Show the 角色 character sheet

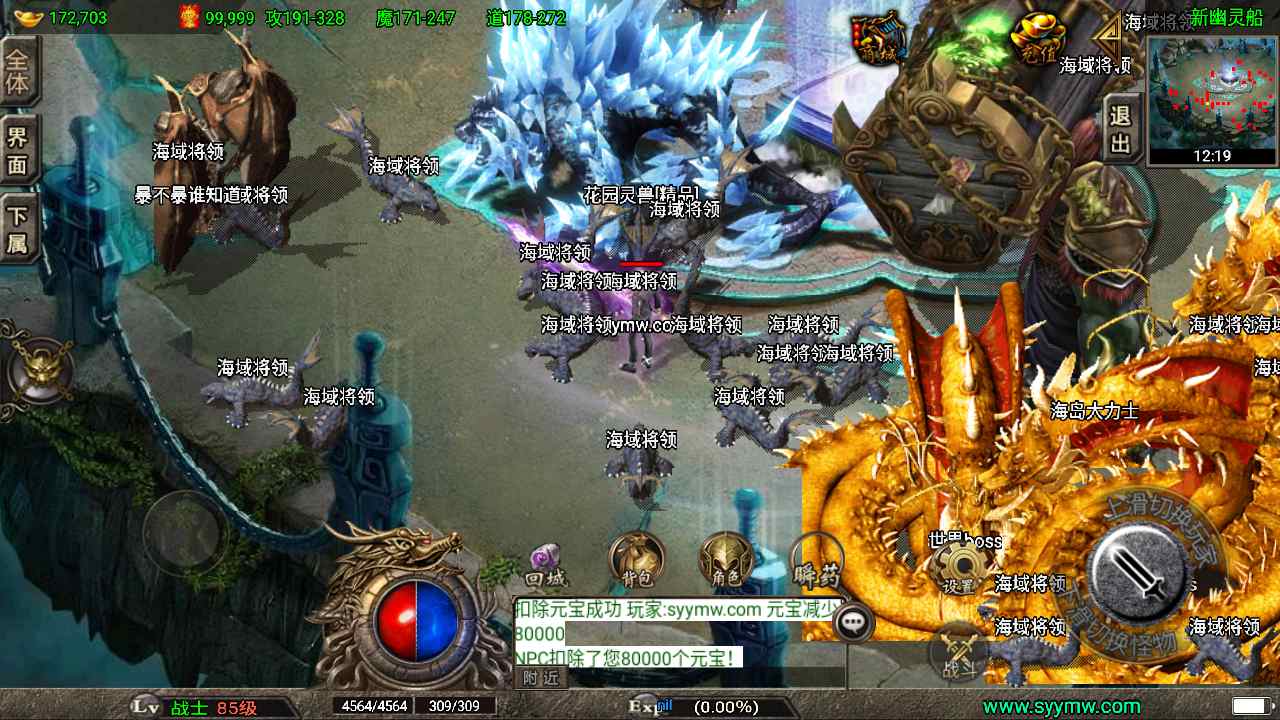[x=726, y=560]
